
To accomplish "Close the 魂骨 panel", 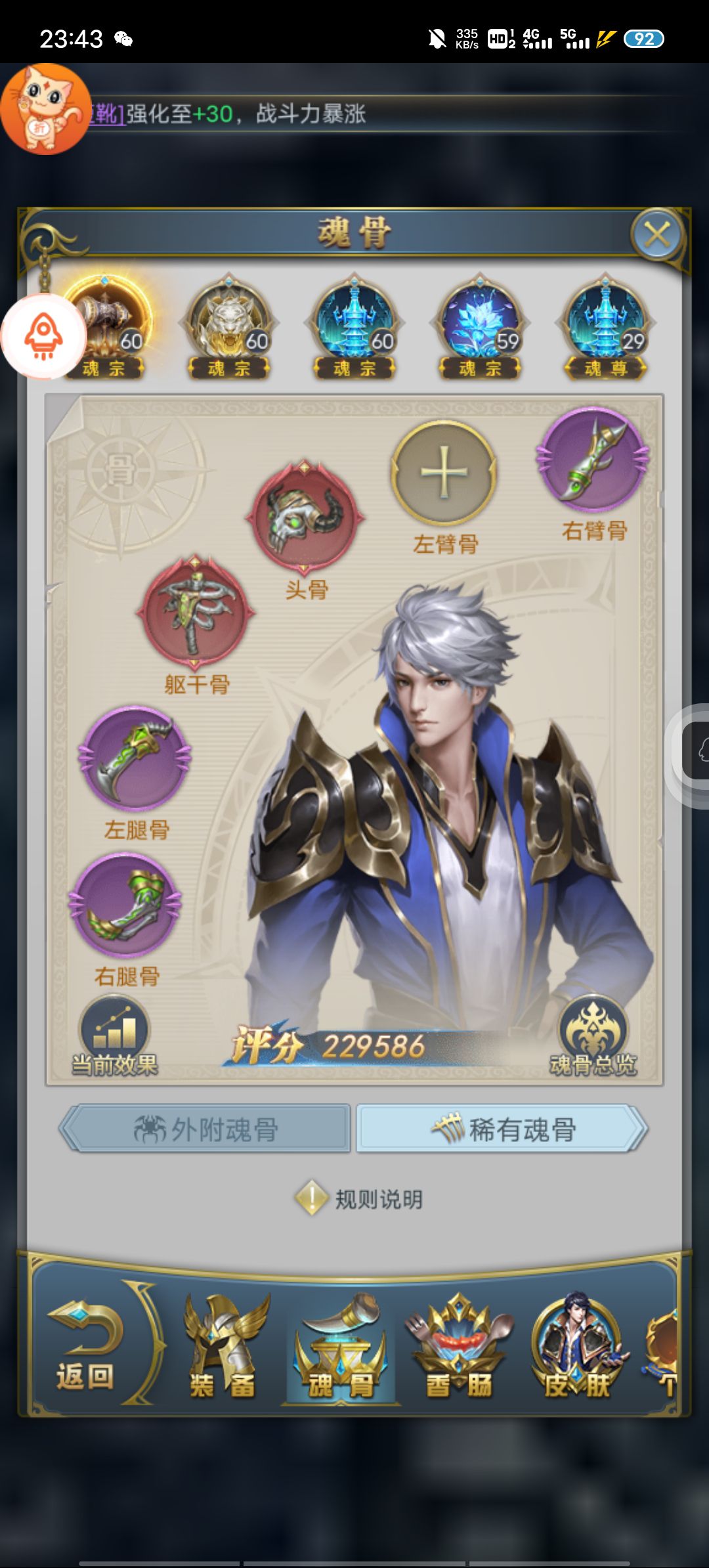I will tap(656, 234).
